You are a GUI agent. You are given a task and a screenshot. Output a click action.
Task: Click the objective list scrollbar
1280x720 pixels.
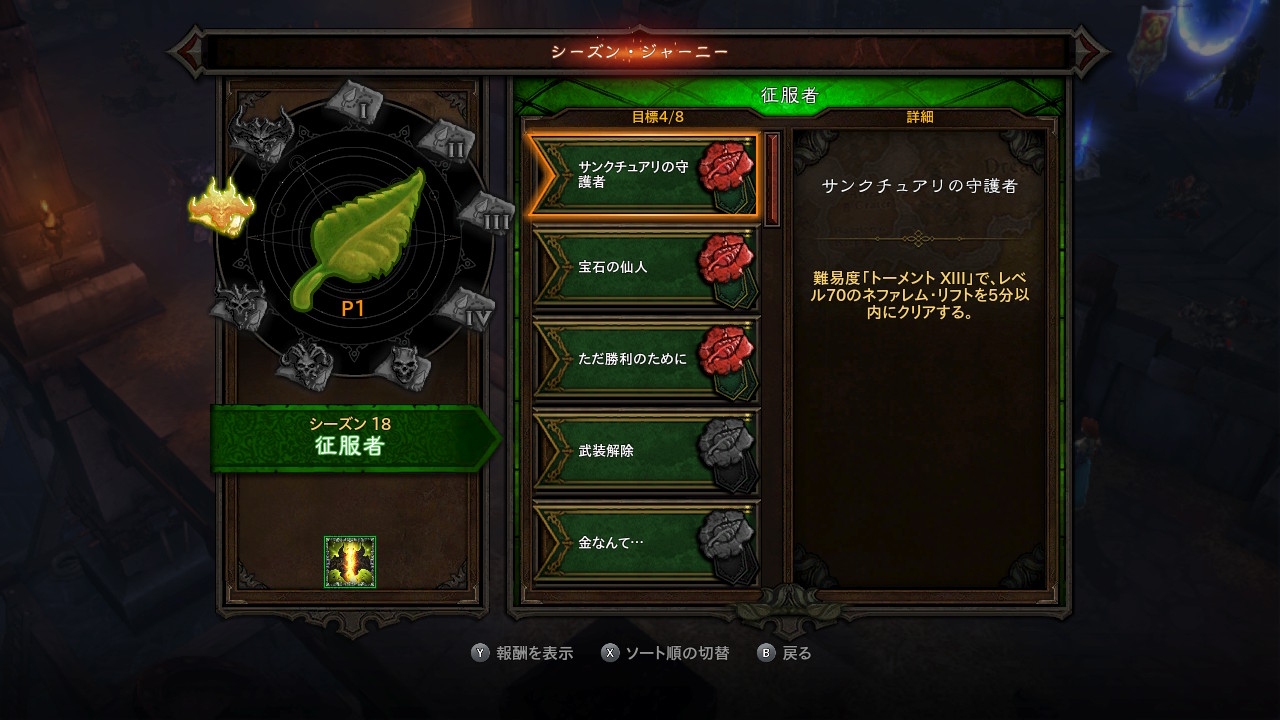point(772,180)
